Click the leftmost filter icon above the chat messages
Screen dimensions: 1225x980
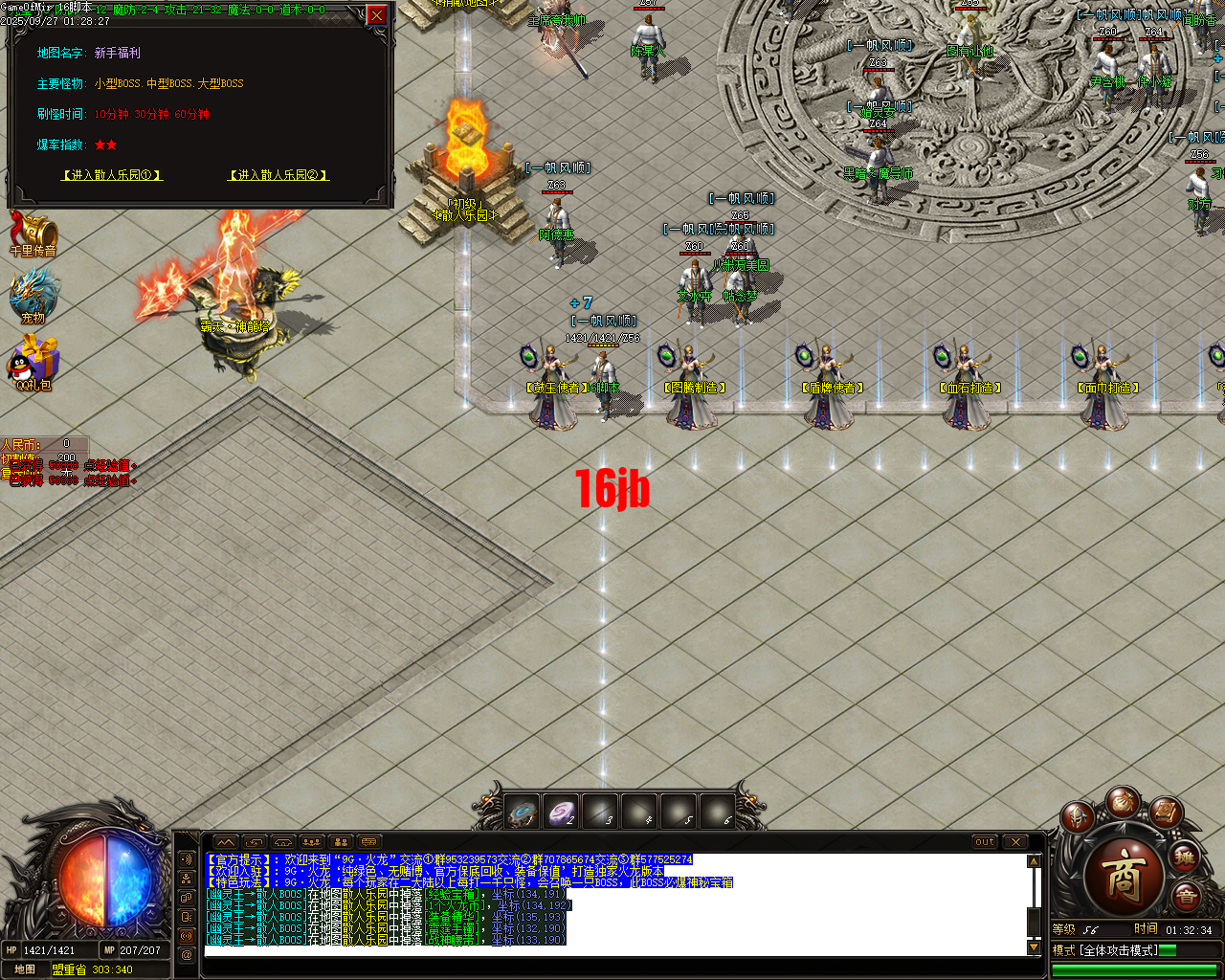[227, 842]
